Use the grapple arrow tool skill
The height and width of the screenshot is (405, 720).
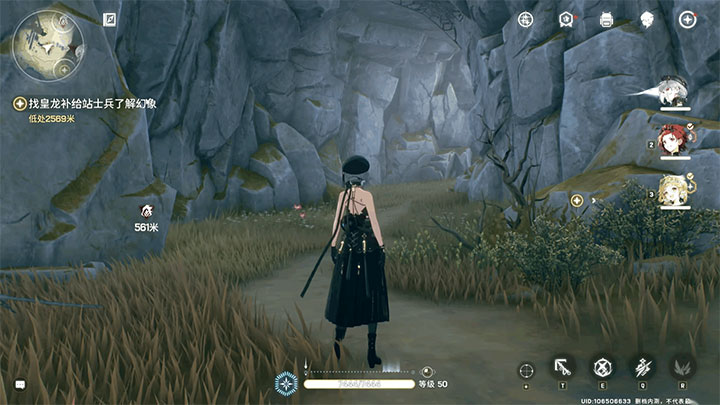click(x=562, y=368)
